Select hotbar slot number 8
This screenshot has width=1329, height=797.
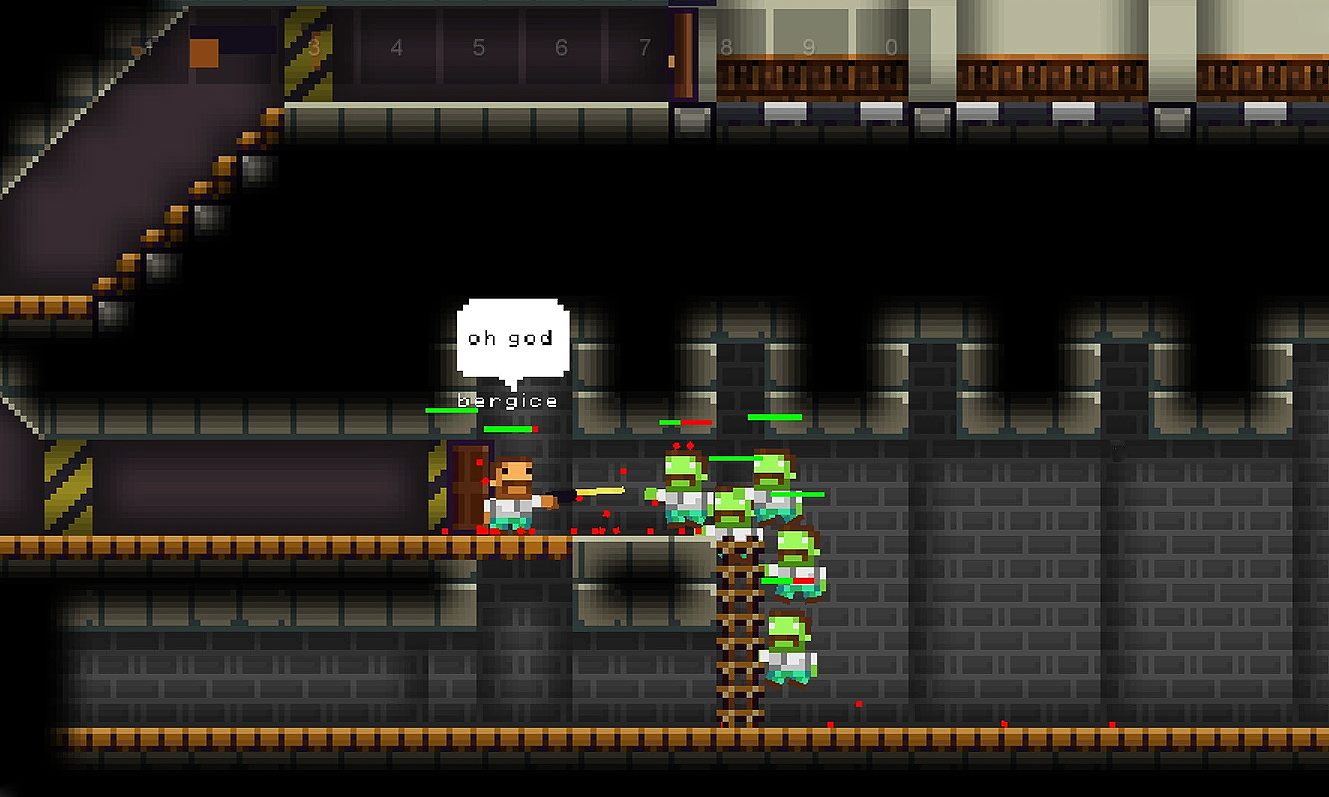click(726, 47)
